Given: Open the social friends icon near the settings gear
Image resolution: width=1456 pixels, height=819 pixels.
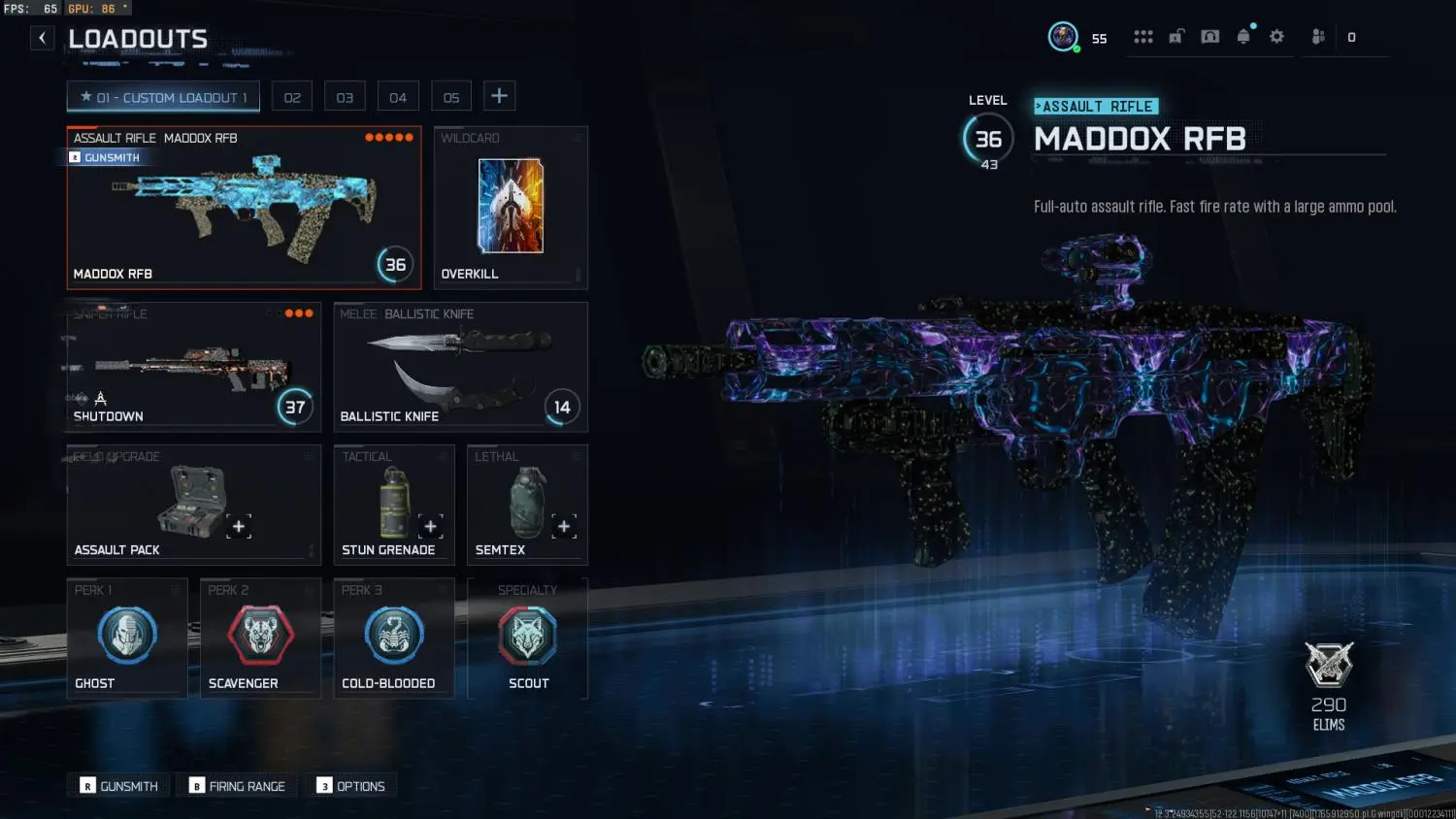Looking at the screenshot, I should click(1317, 36).
